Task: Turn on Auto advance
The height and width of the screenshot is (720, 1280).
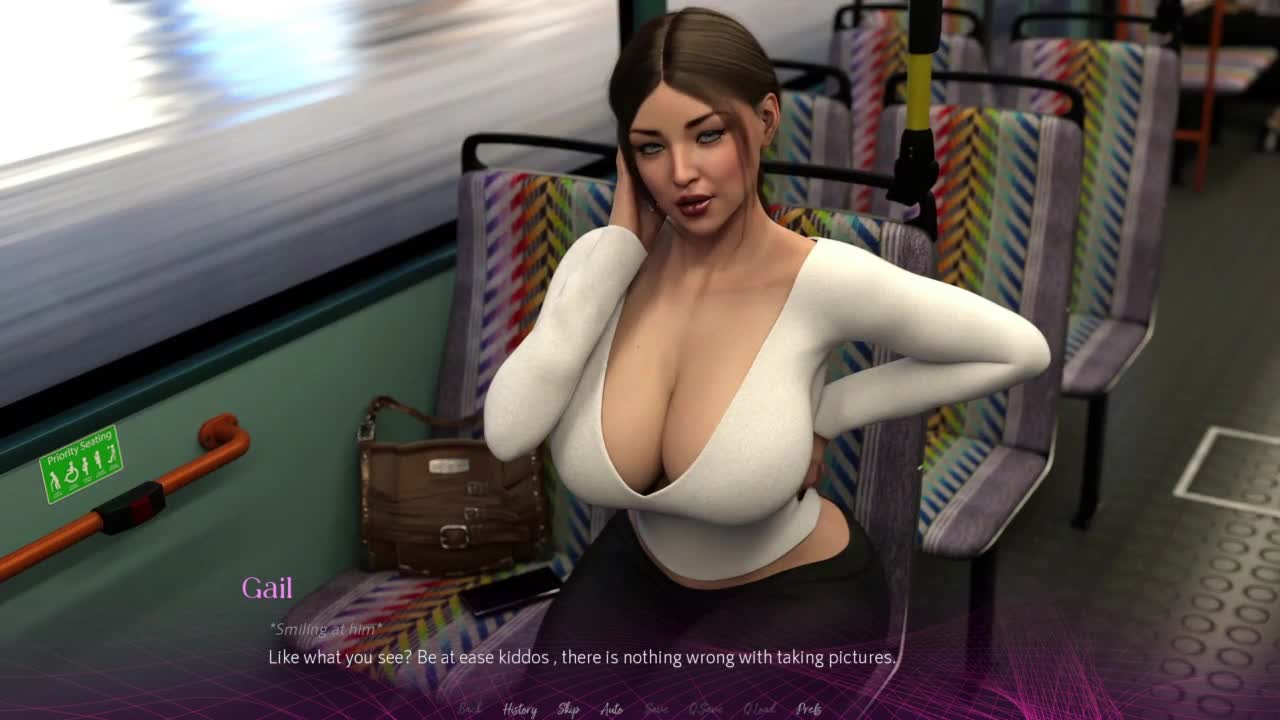Action: (x=611, y=709)
